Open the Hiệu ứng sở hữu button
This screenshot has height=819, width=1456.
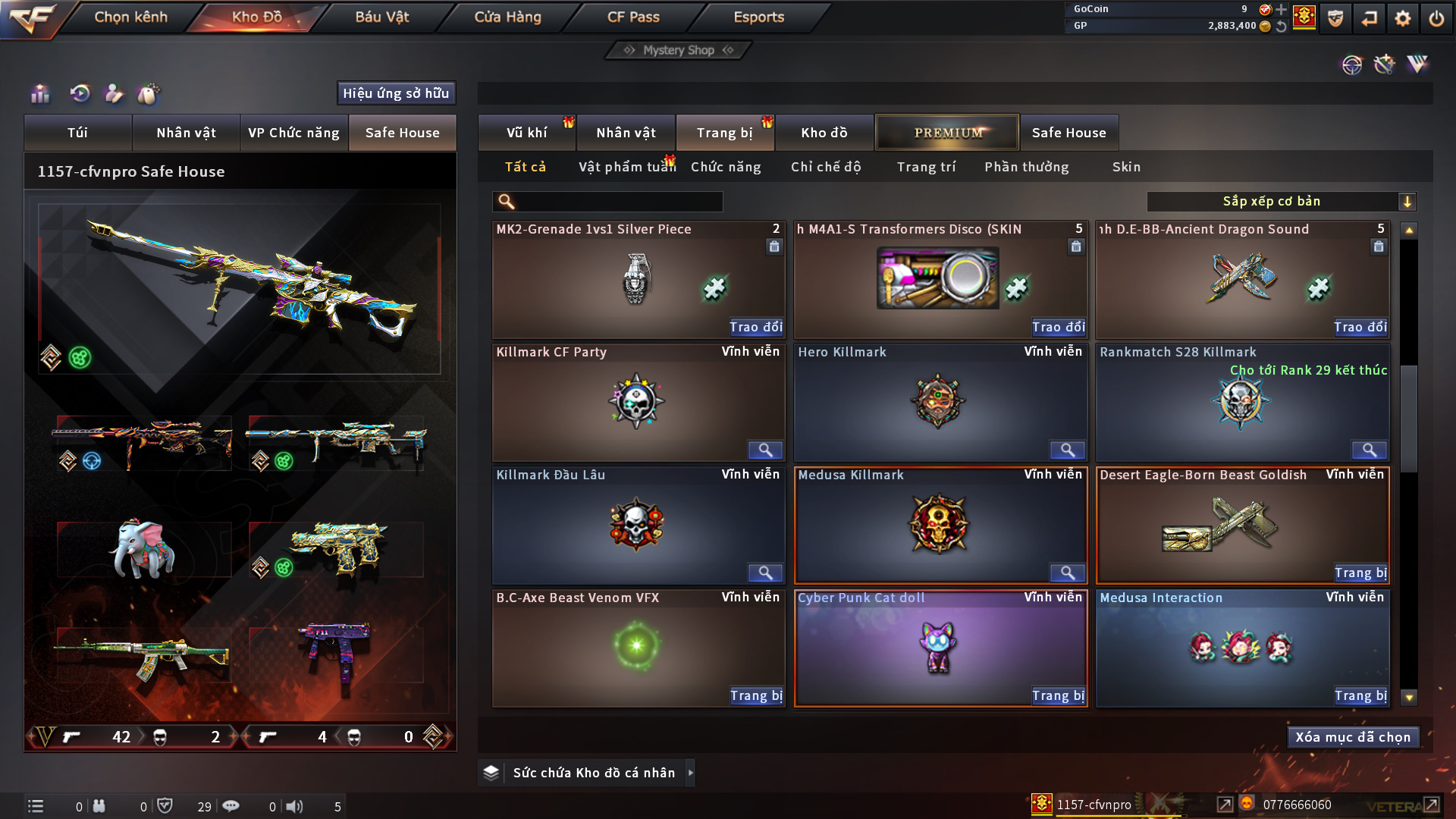click(x=396, y=93)
